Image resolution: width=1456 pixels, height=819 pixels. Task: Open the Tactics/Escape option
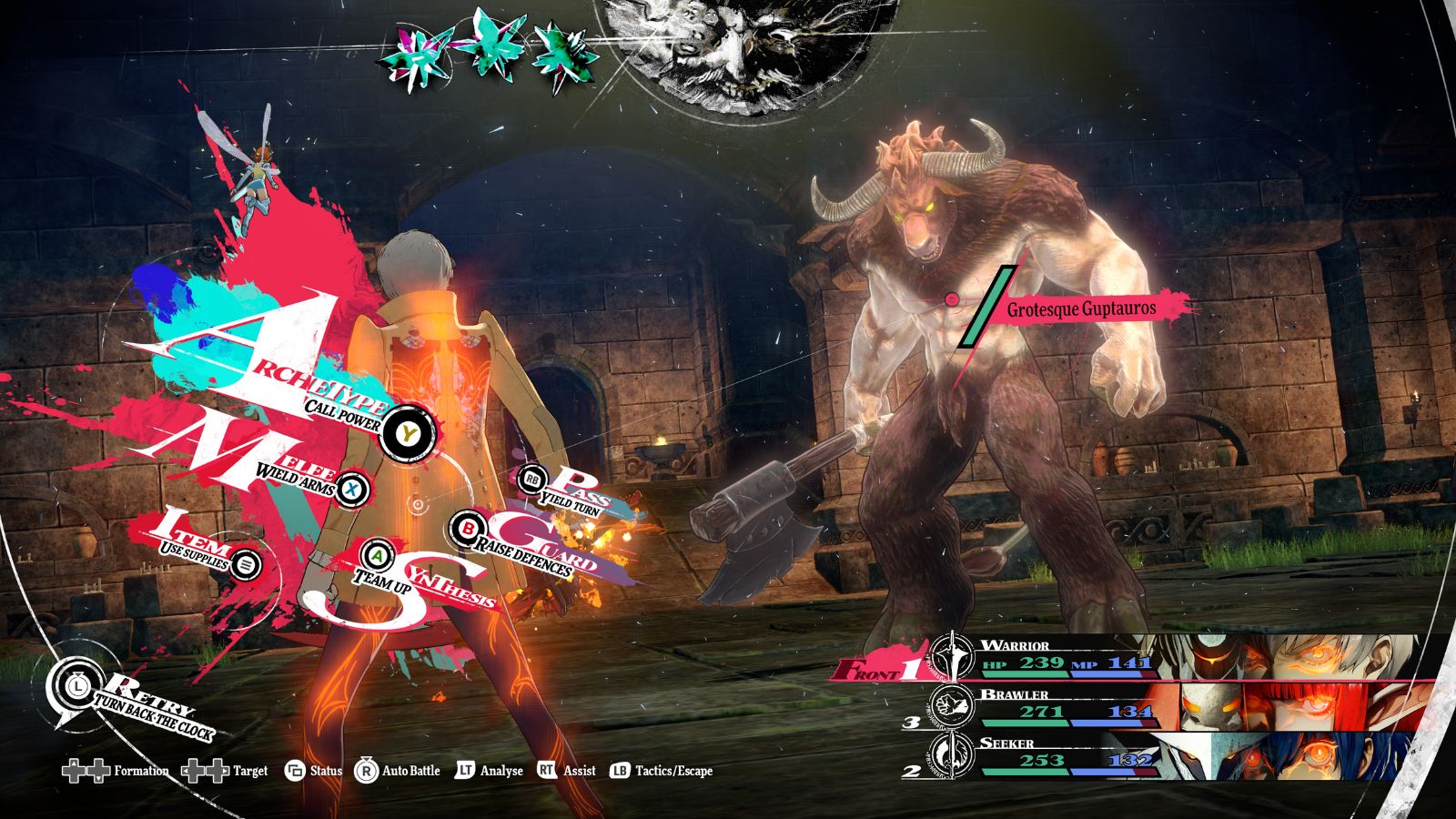click(x=662, y=772)
